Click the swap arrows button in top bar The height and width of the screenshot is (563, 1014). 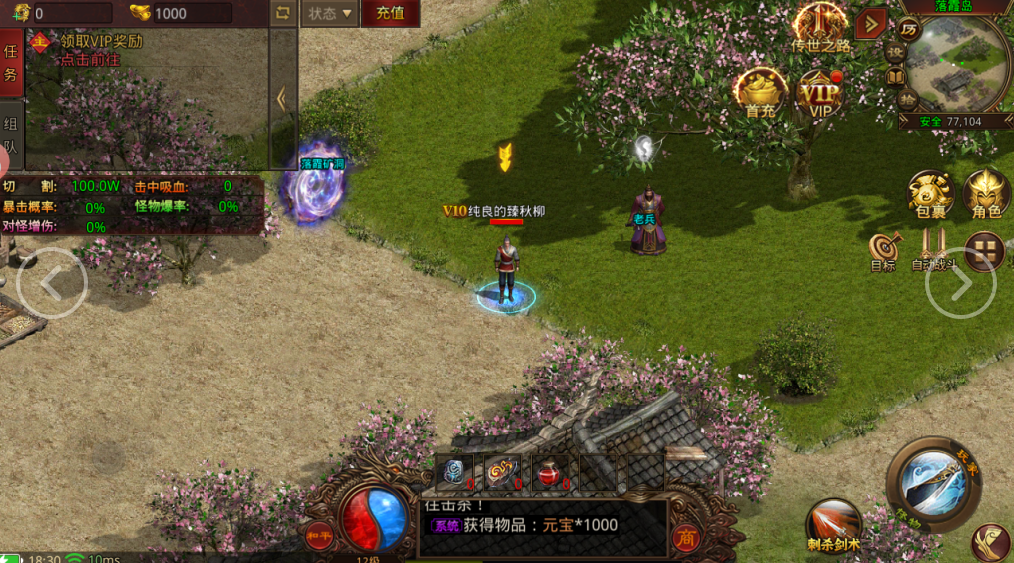[x=283, y=14]
